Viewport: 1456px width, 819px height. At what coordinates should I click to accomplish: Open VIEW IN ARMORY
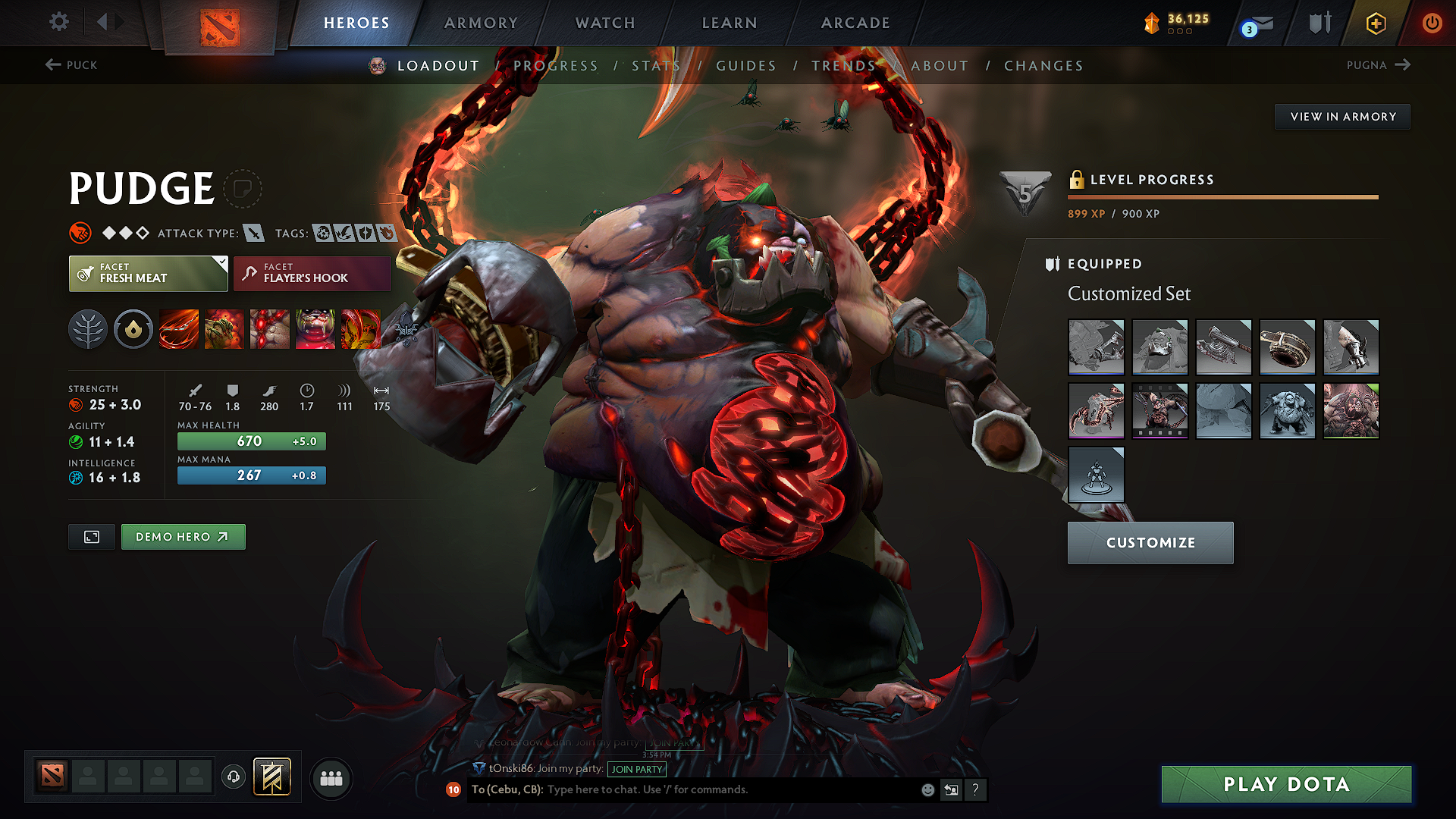[1342, 116]
